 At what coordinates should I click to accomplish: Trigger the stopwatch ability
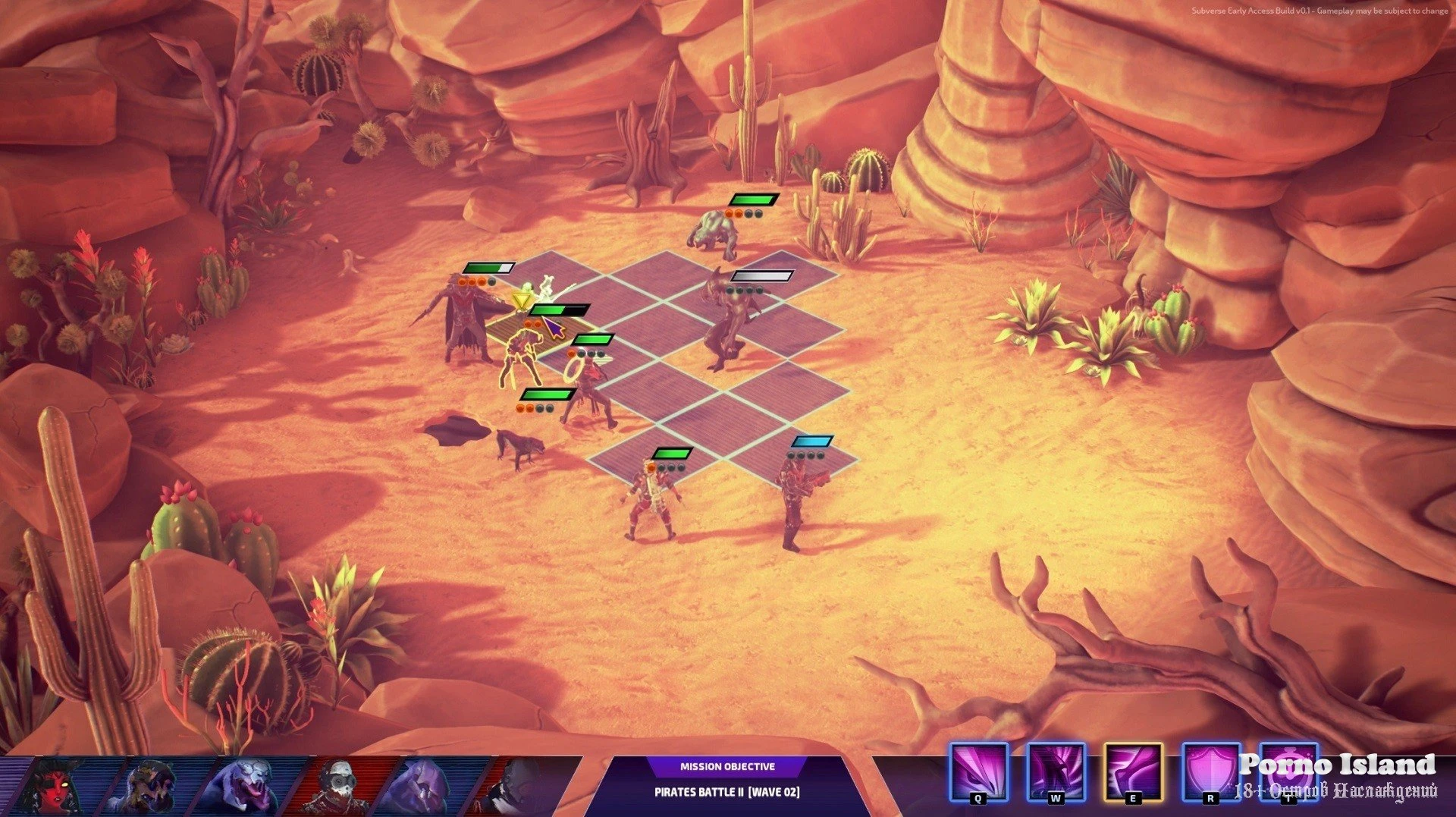point(1288,771)
